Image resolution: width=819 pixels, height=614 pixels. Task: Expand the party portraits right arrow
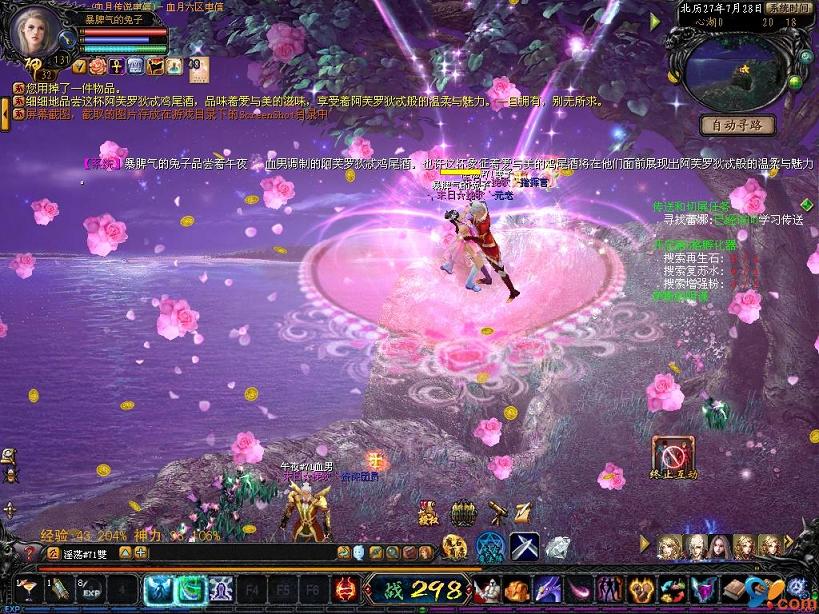[789, 541]
